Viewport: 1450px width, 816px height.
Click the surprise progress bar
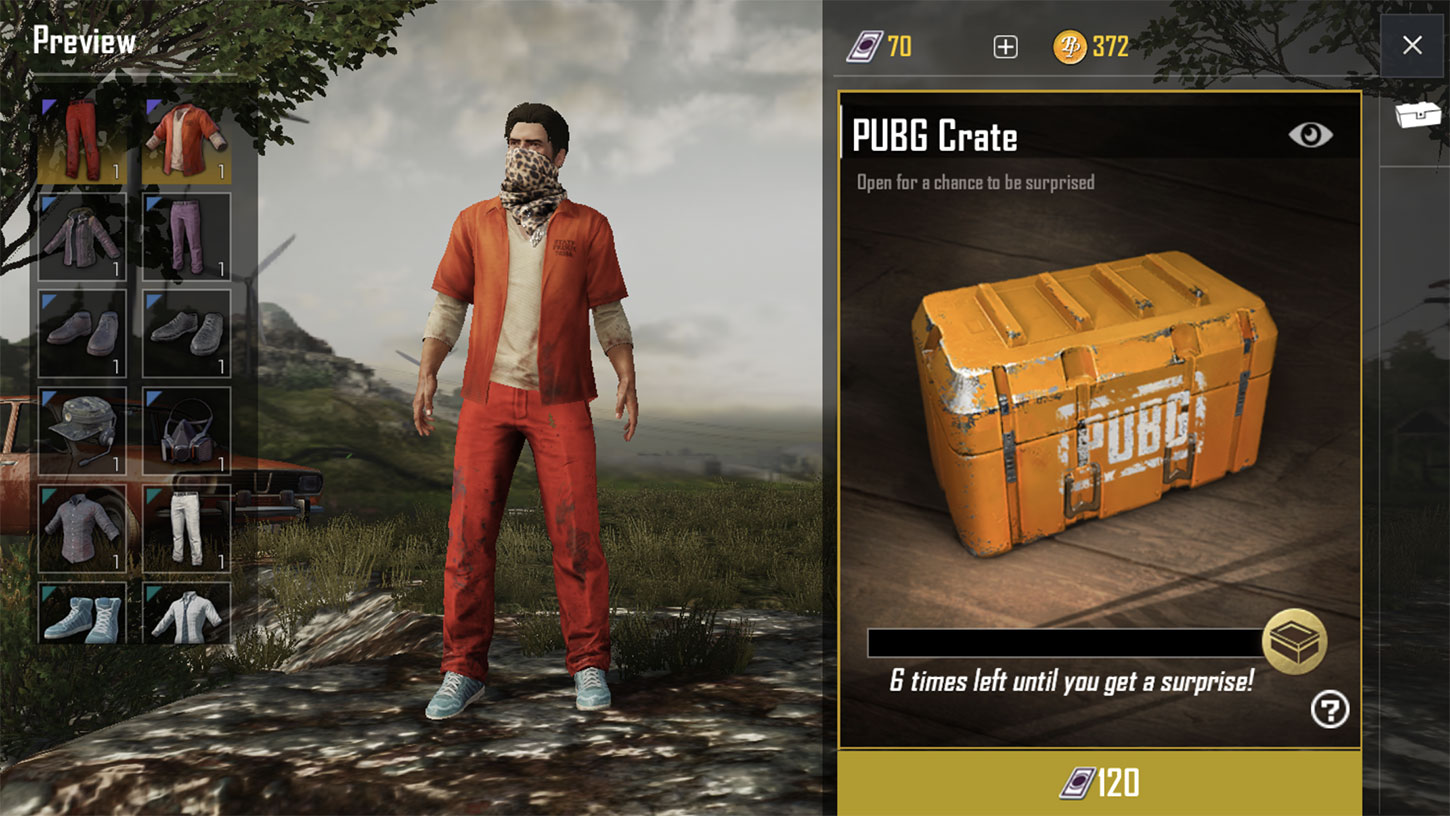1065,640
